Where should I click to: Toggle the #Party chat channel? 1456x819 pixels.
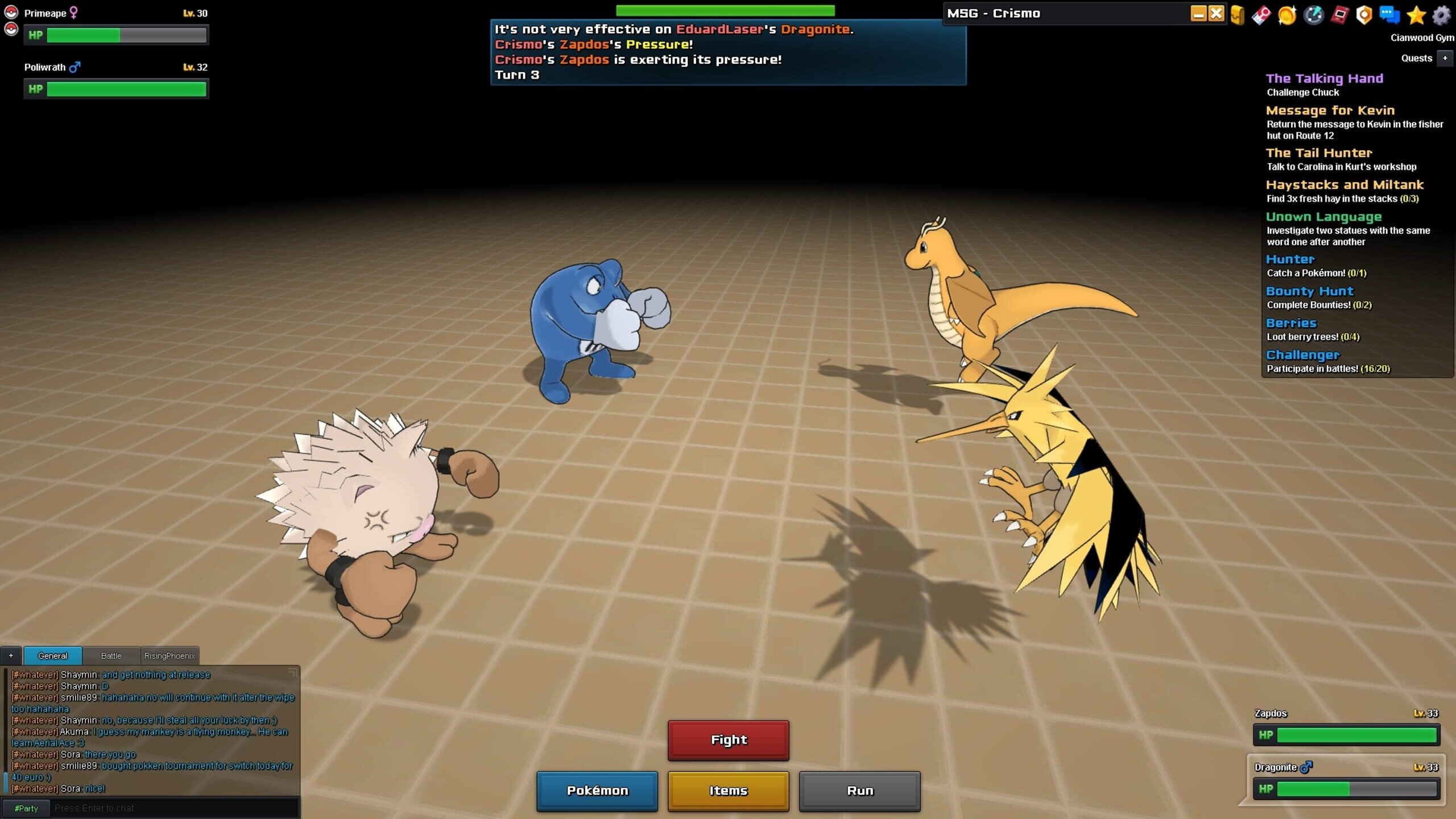[26, 808]
